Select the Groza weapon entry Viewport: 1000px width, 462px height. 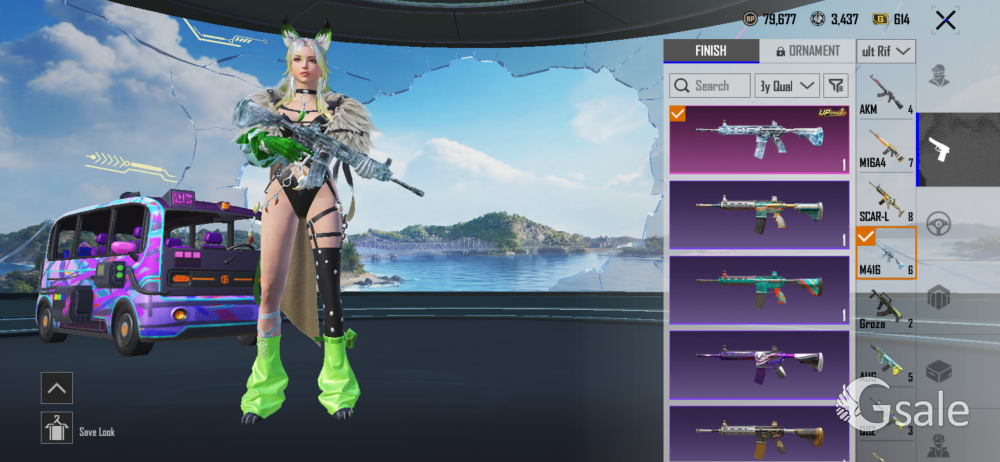tap(886, 309)
